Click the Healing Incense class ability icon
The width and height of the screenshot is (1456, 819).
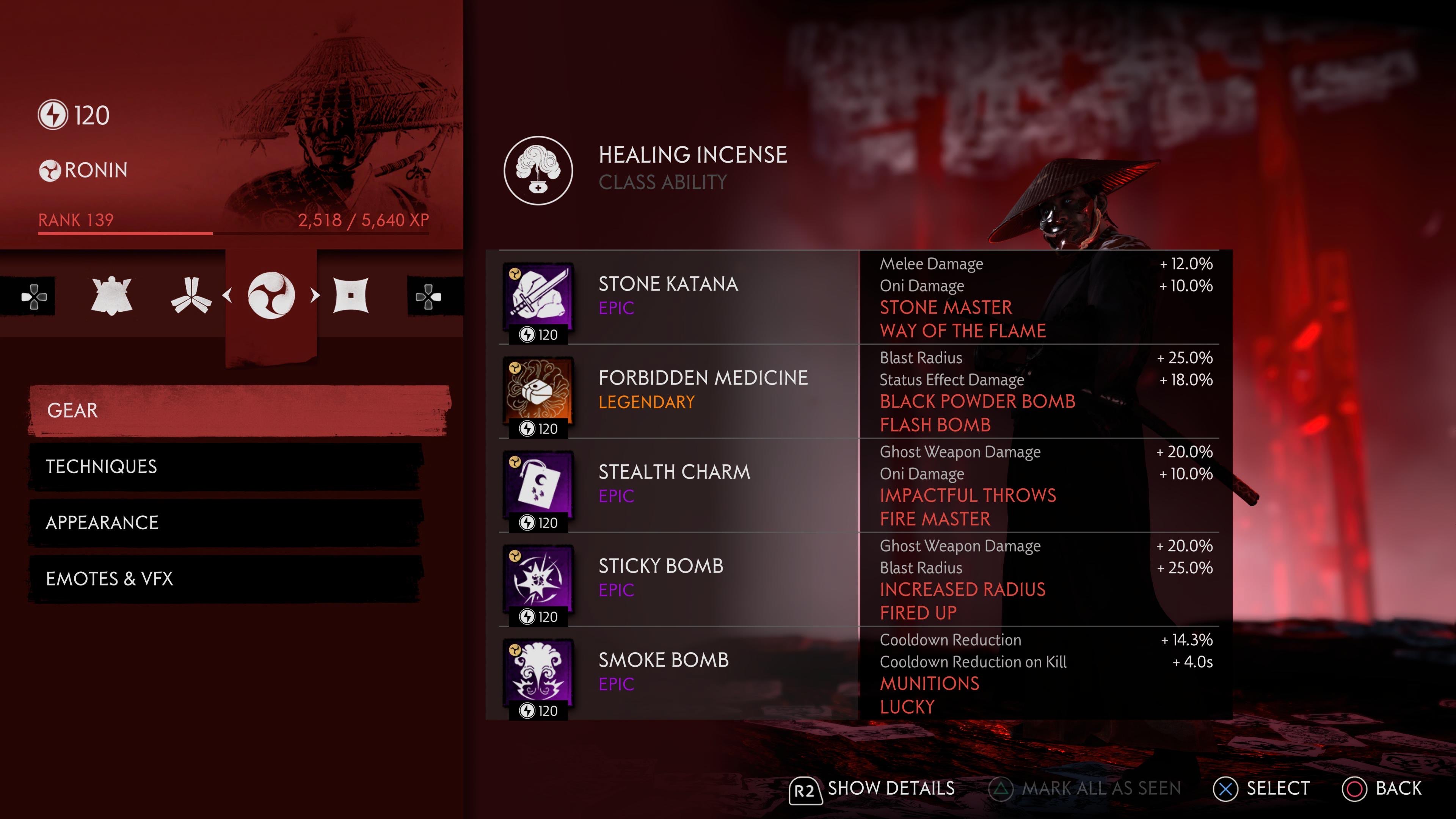(538, 170)
